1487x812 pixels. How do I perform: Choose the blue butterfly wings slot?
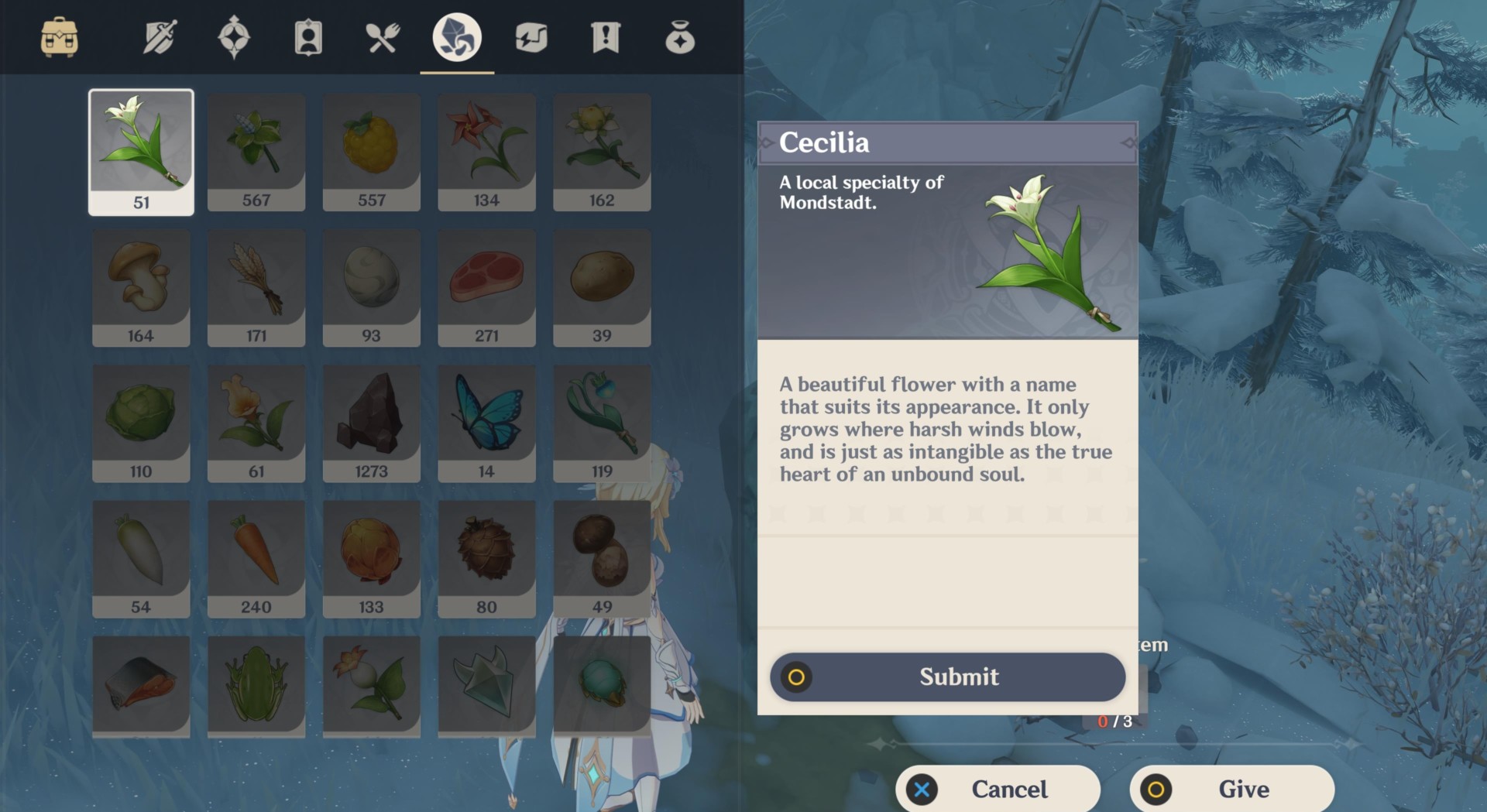click(x=486, y=423)
